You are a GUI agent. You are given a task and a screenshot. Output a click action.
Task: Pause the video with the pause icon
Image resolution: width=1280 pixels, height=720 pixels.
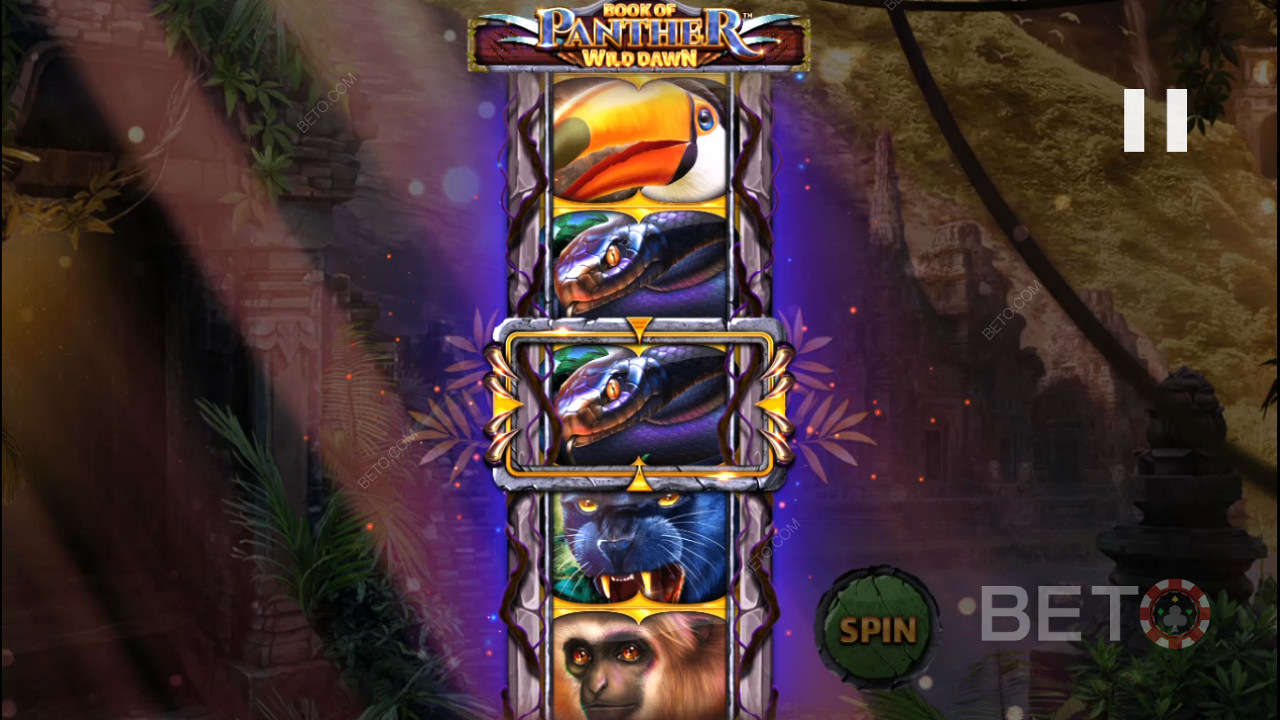coord(1155,121)
